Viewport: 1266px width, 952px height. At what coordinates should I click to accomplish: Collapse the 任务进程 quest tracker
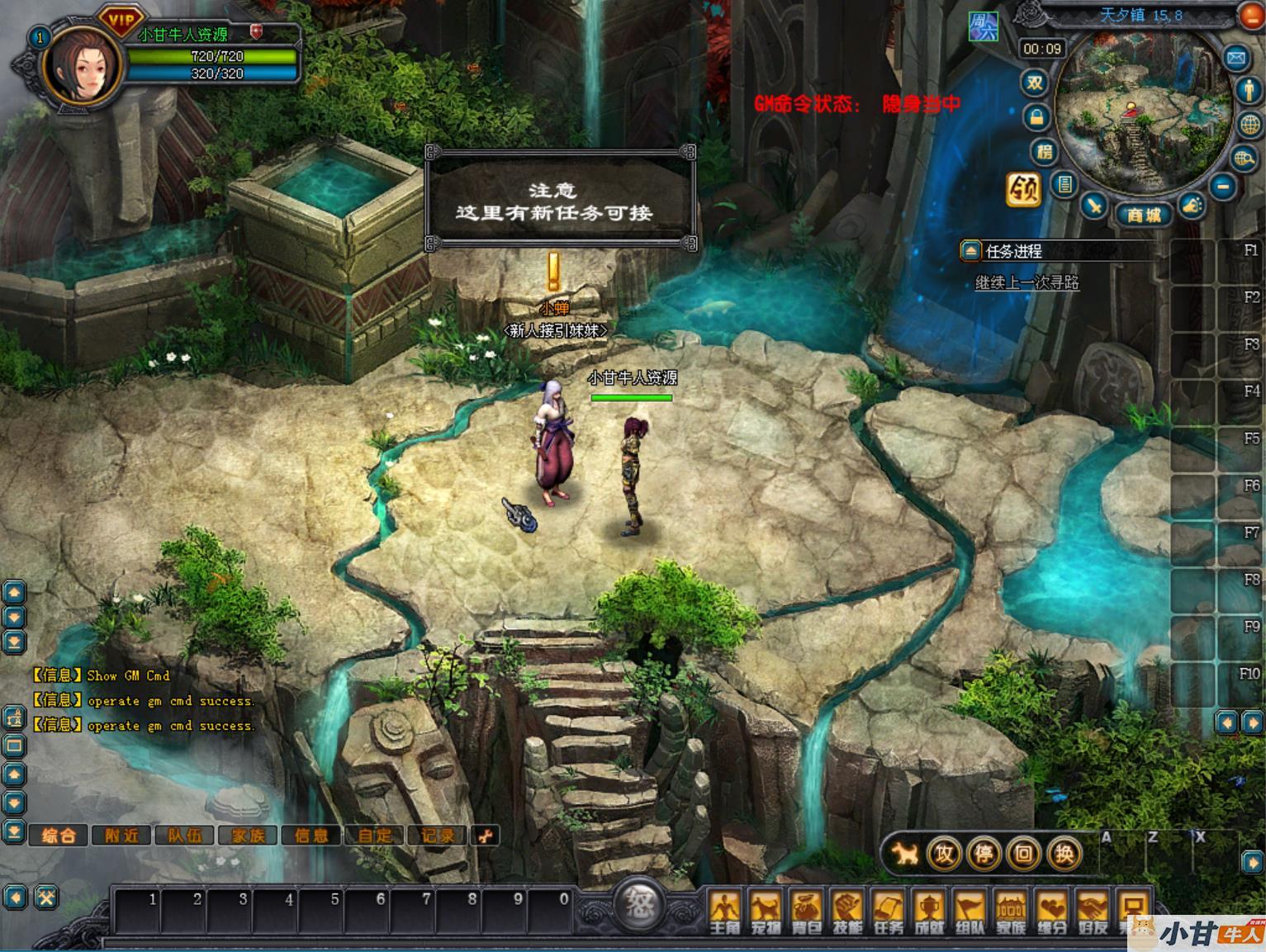pyautogui.click(x=970, y=251)
